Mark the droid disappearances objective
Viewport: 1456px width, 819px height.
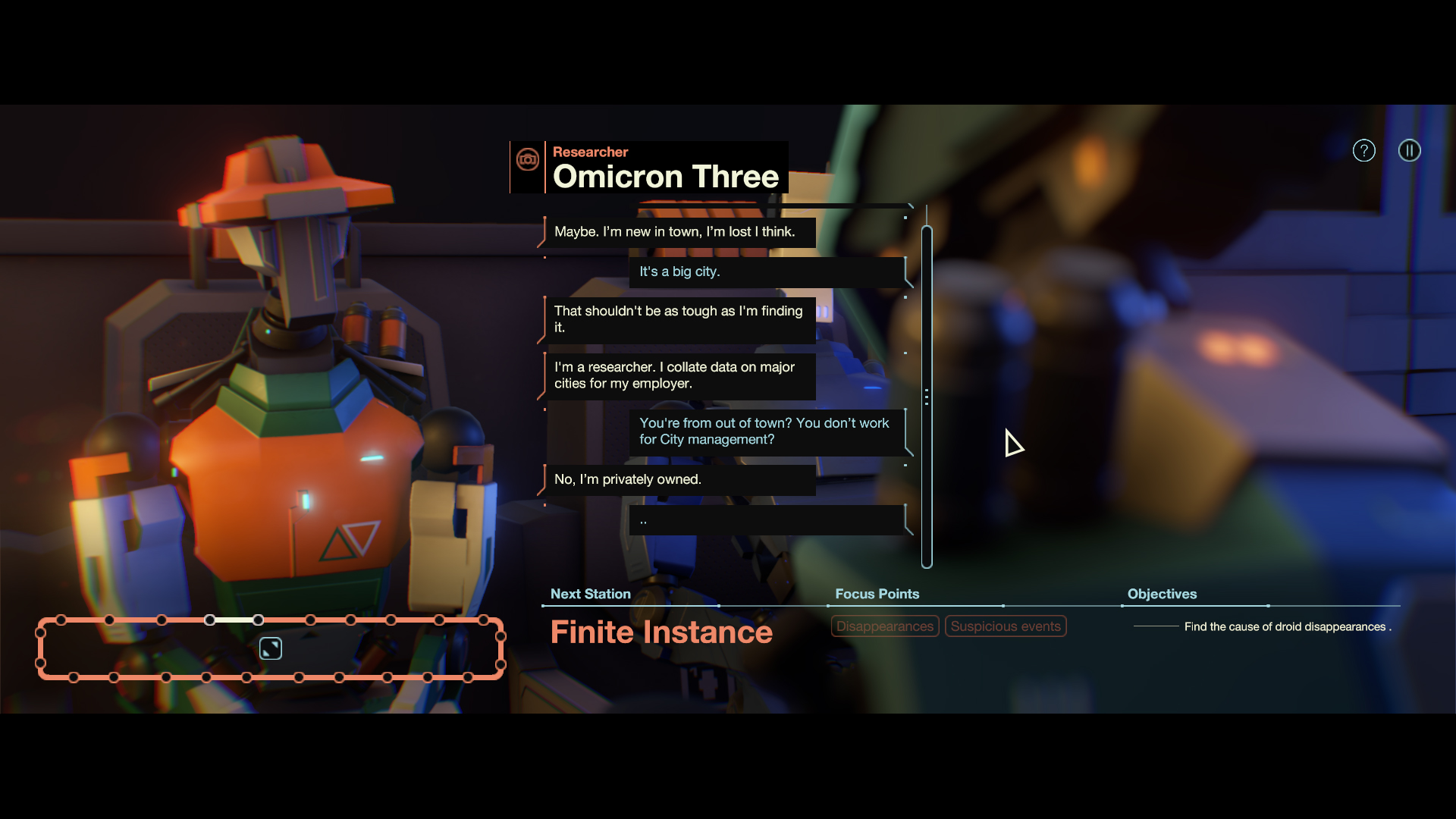(1287, 627)
